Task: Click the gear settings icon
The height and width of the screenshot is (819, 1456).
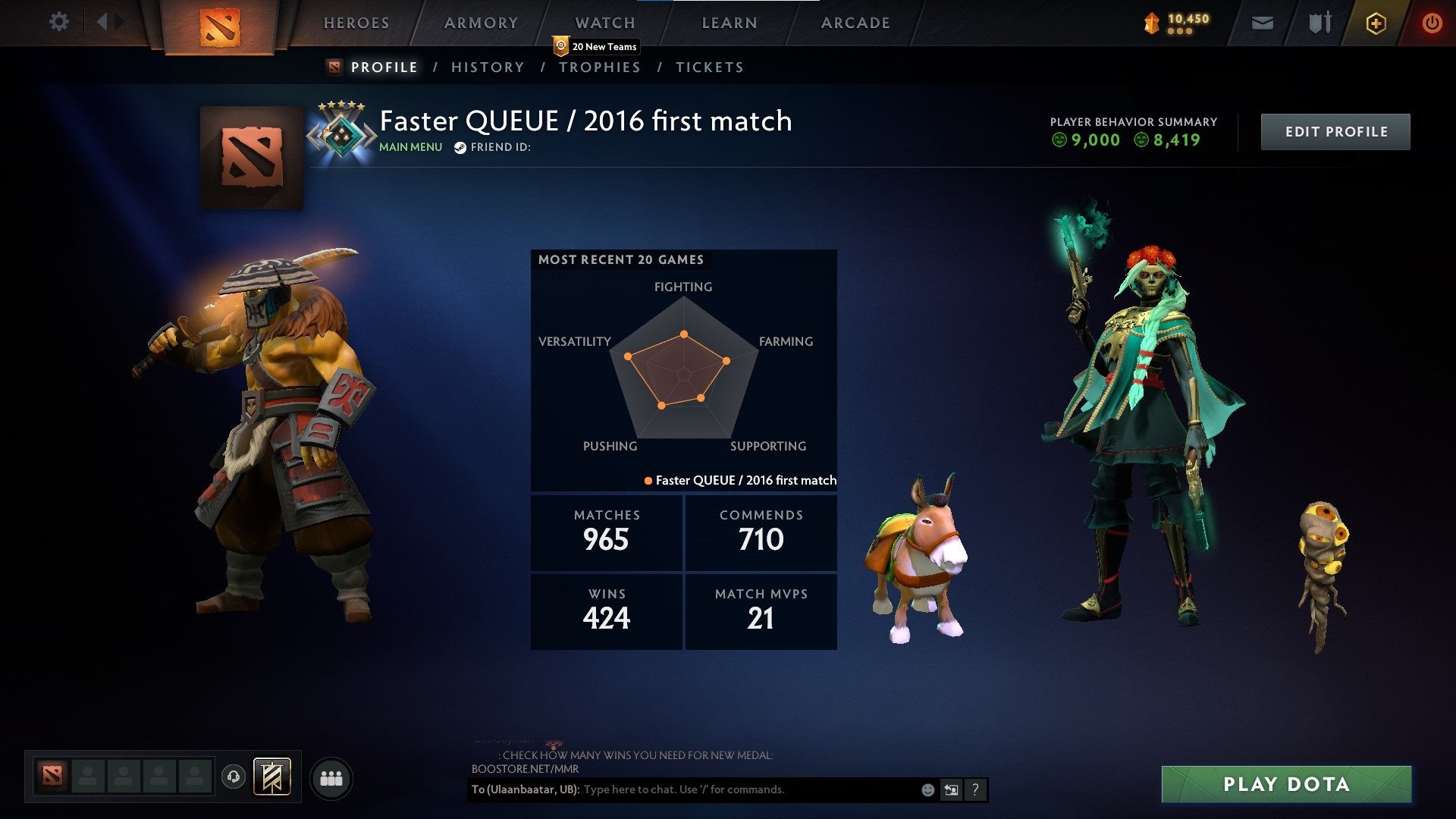Action: point(58,21)
